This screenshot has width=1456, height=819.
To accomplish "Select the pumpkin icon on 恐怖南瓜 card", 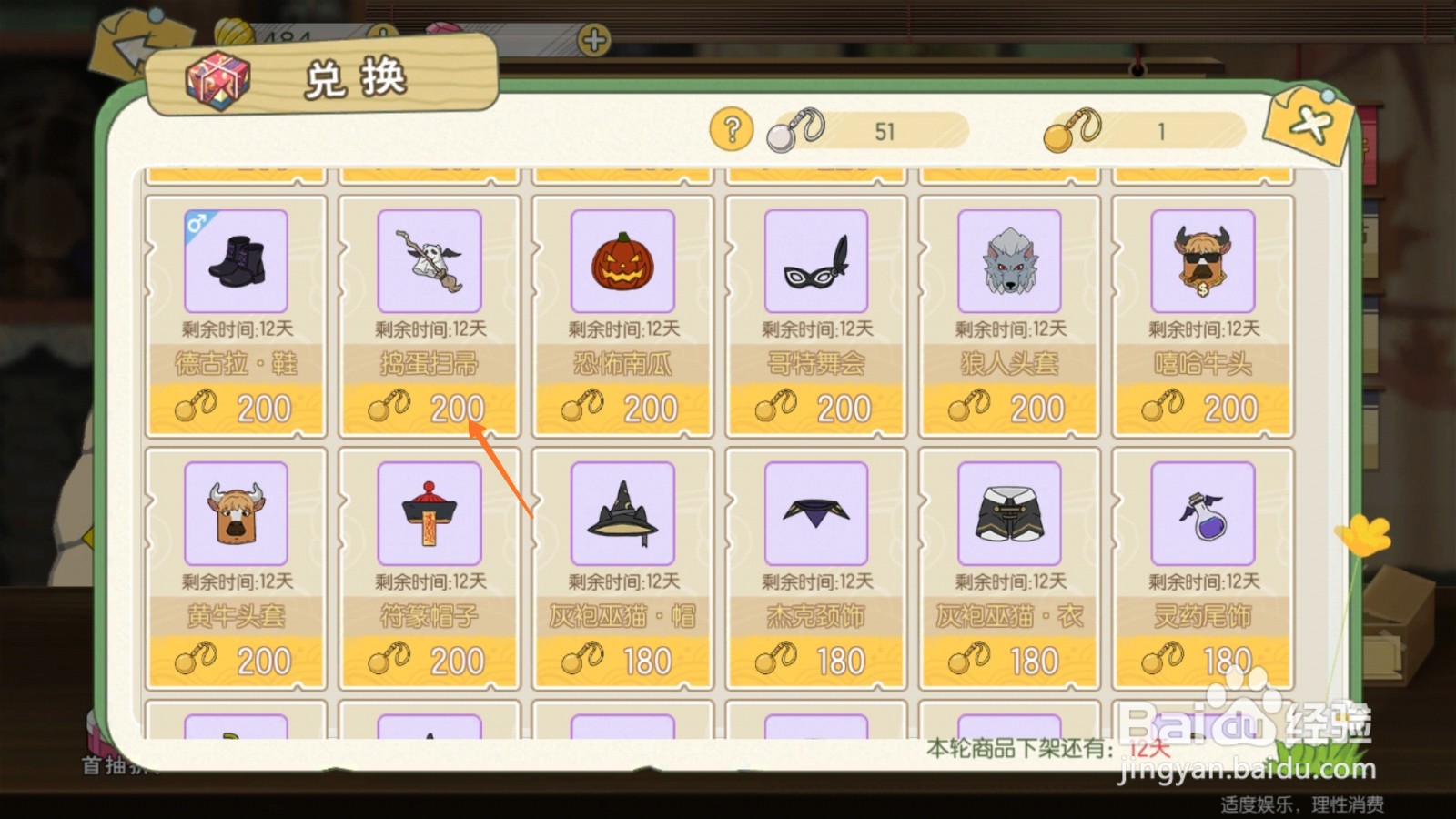I will click(x=622, y=261).
